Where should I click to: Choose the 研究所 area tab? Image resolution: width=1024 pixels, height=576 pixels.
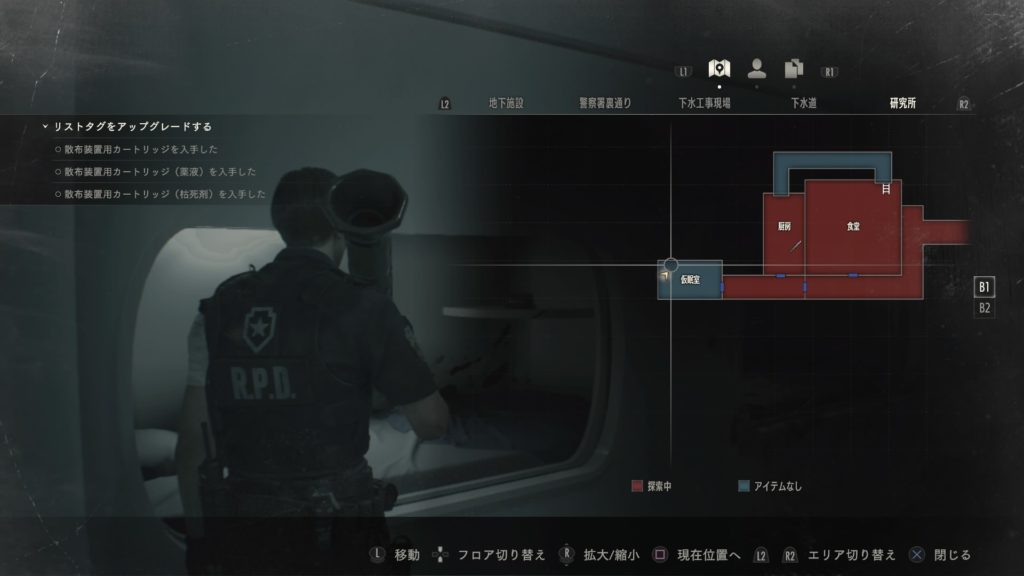(902, 103)
